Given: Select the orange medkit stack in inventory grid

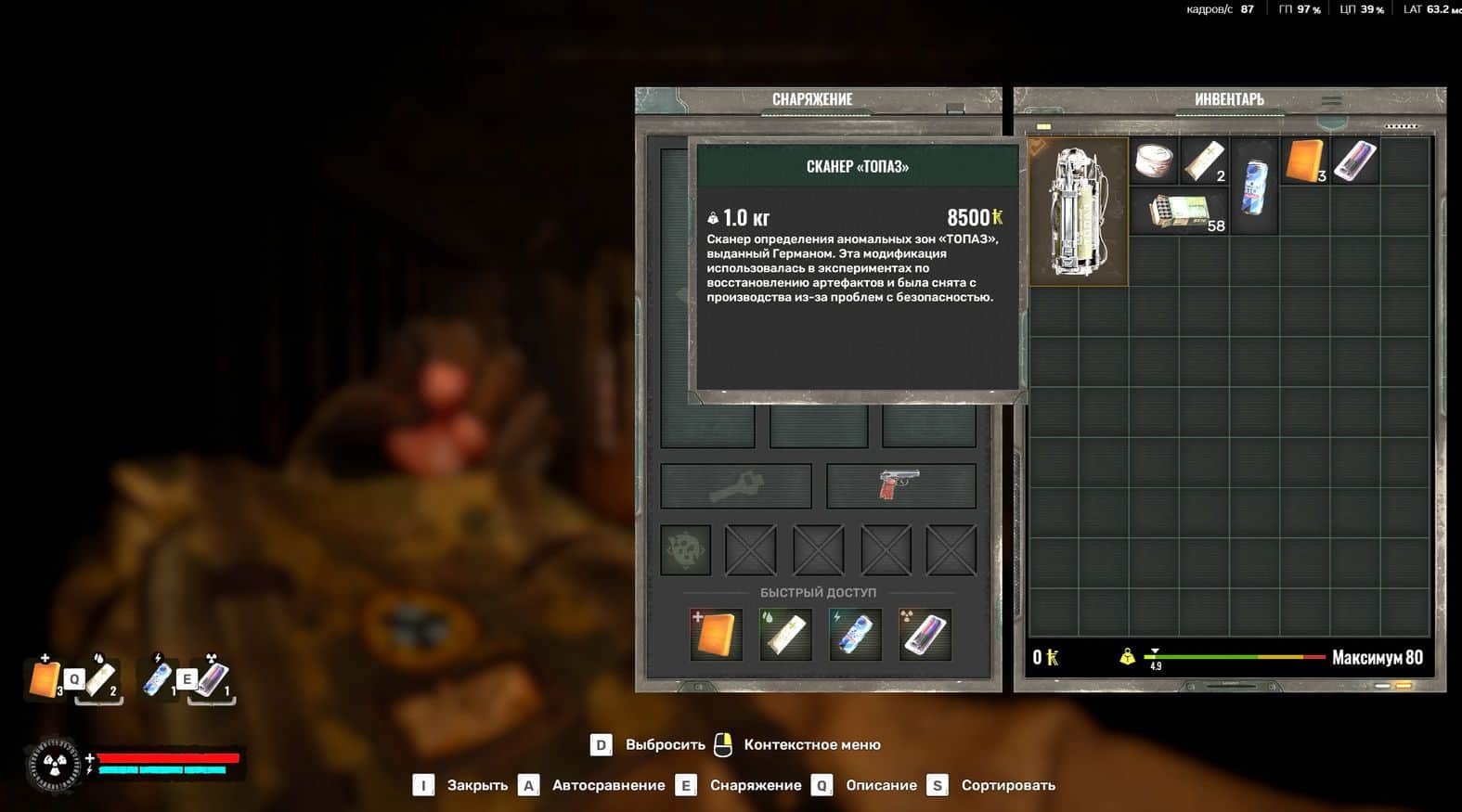Looking at the screenshot, I should [x=1304, y=161].
